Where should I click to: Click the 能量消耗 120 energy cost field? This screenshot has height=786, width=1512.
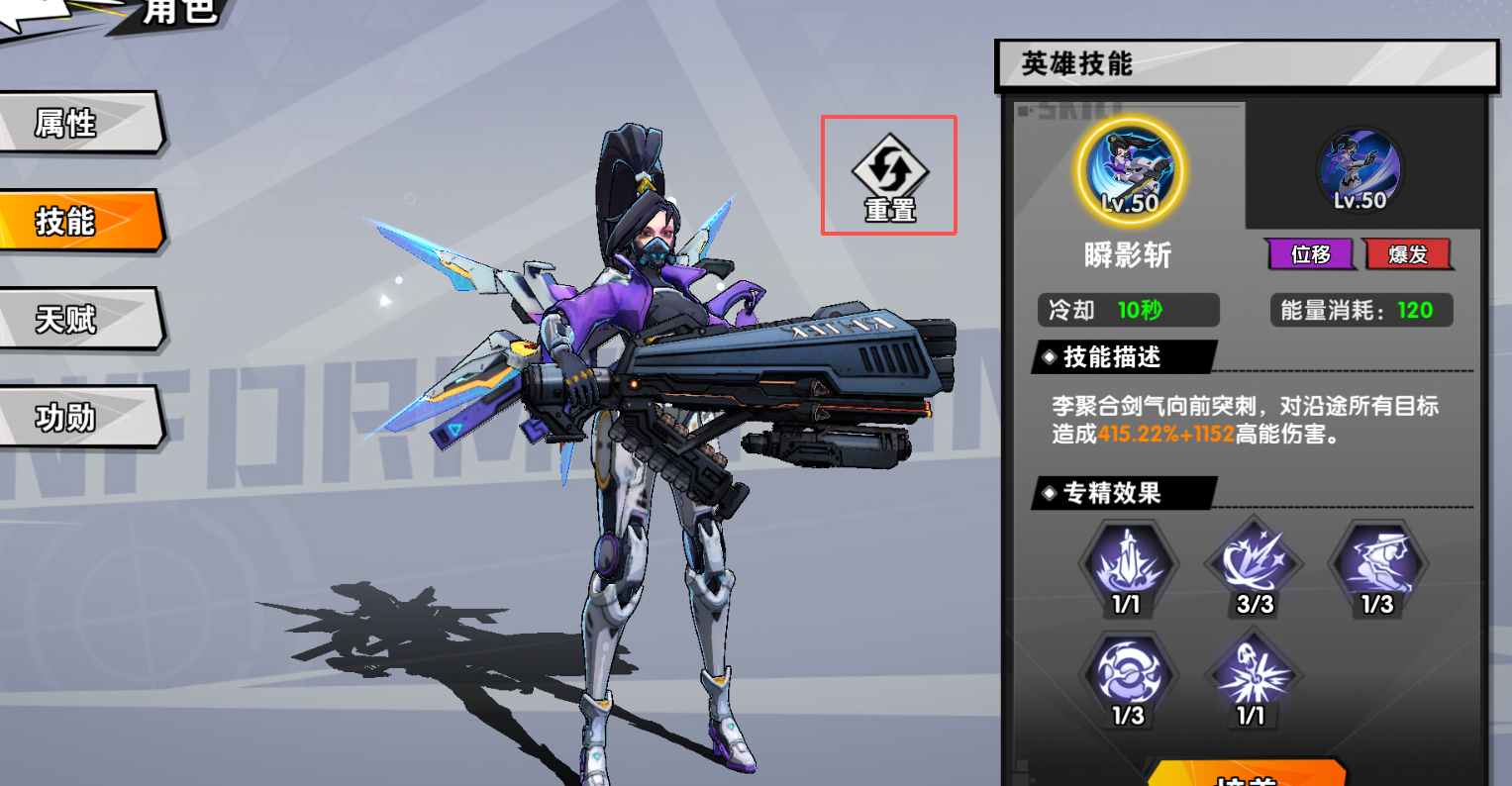[1361, 310]
